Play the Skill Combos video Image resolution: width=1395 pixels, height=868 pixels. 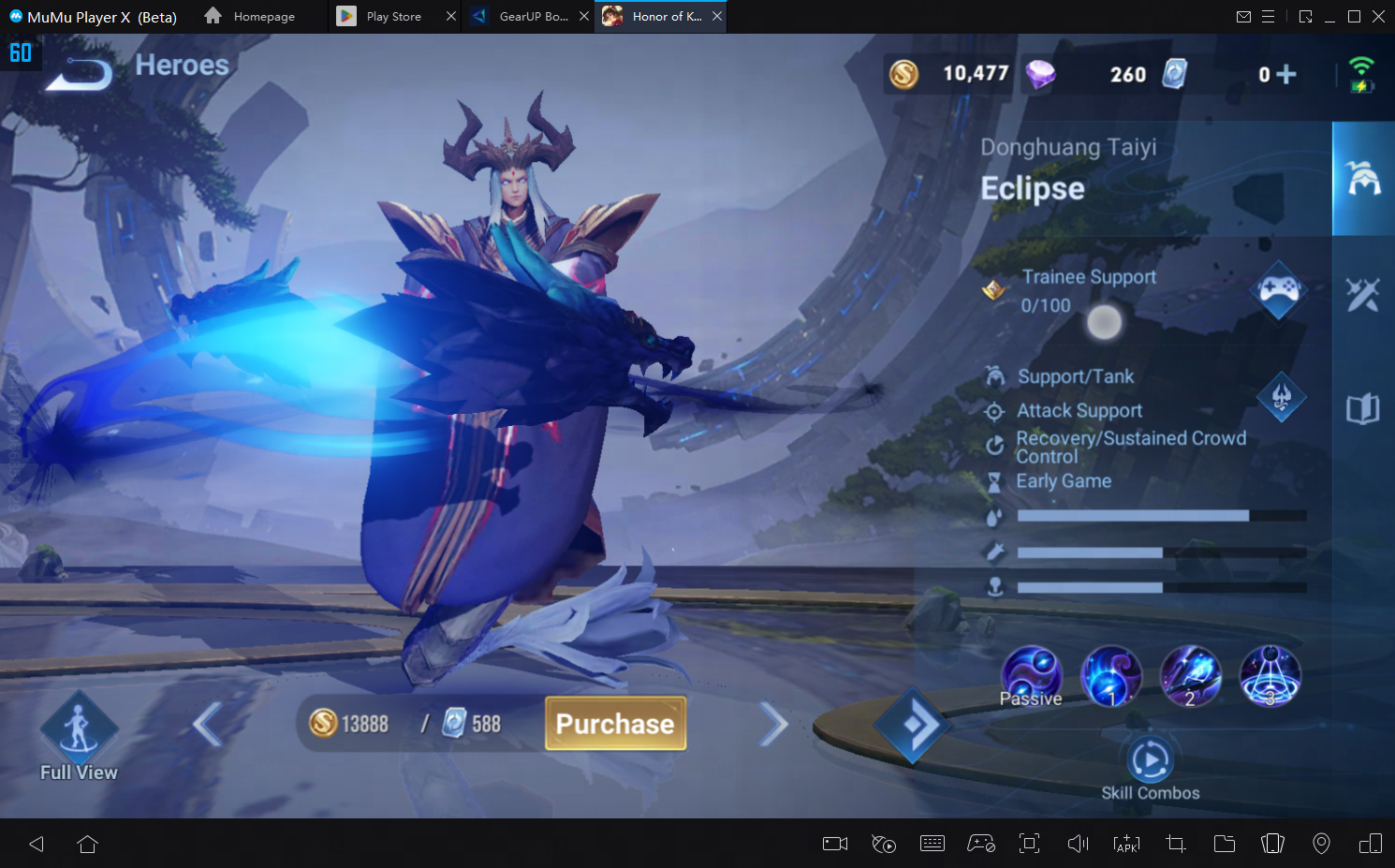[x=1150, y=760]
